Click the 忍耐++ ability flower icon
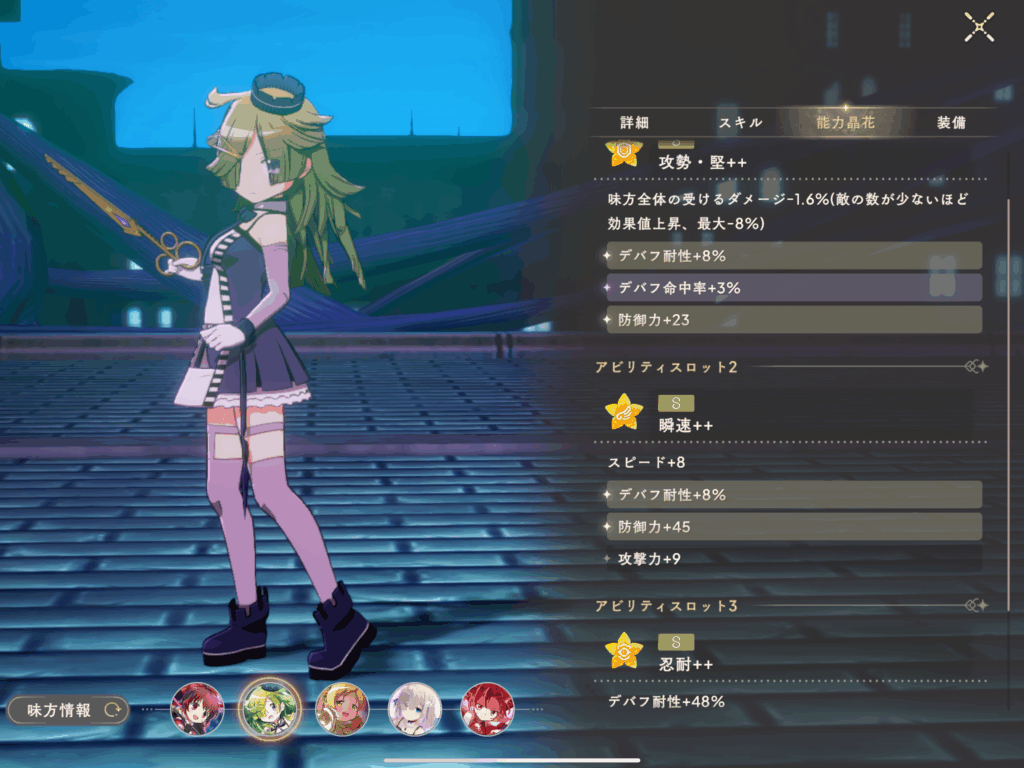1024x768 pixels. point(624,650)
